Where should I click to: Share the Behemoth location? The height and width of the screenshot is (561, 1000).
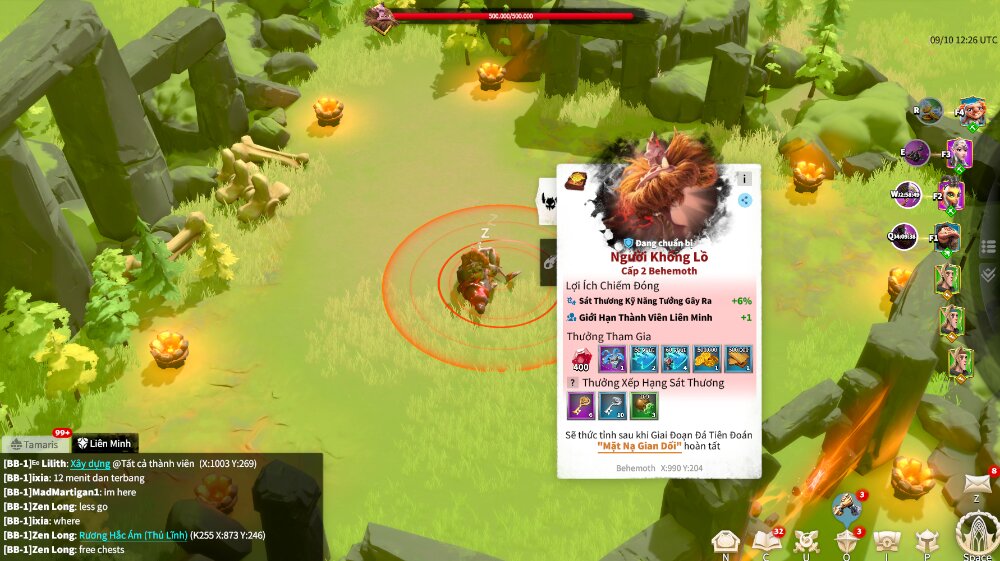point(744,200)
